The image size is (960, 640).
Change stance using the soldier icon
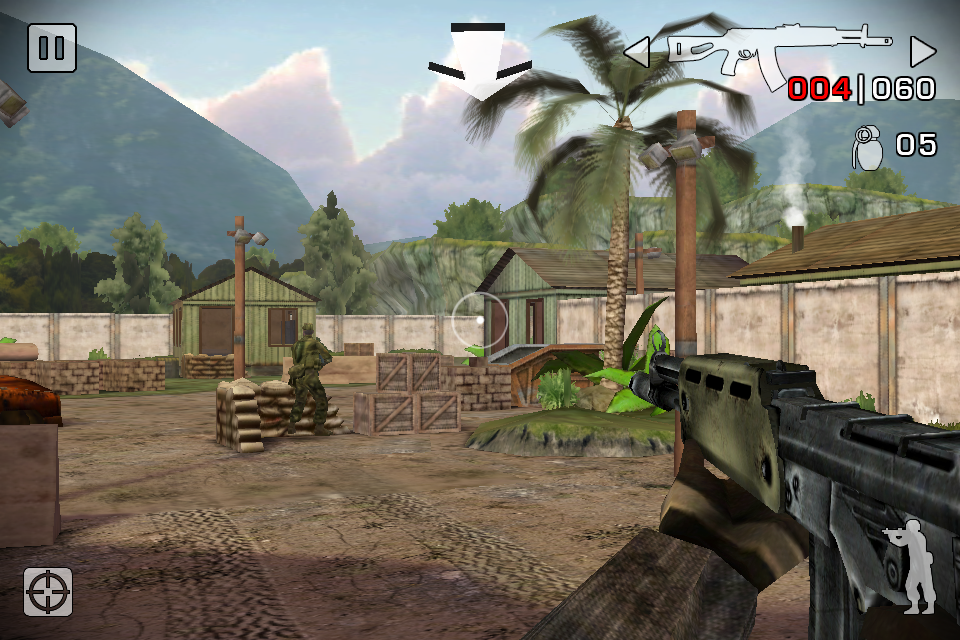[911, 566]
